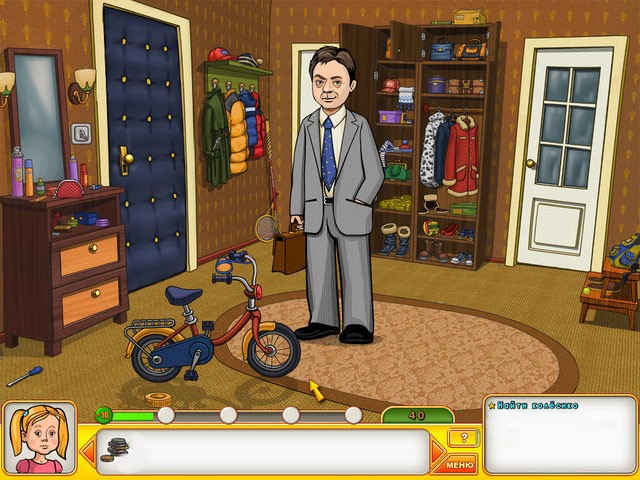Select the girl character portrait
Viewport: 640px width, 480px height.
pos(39,438)
